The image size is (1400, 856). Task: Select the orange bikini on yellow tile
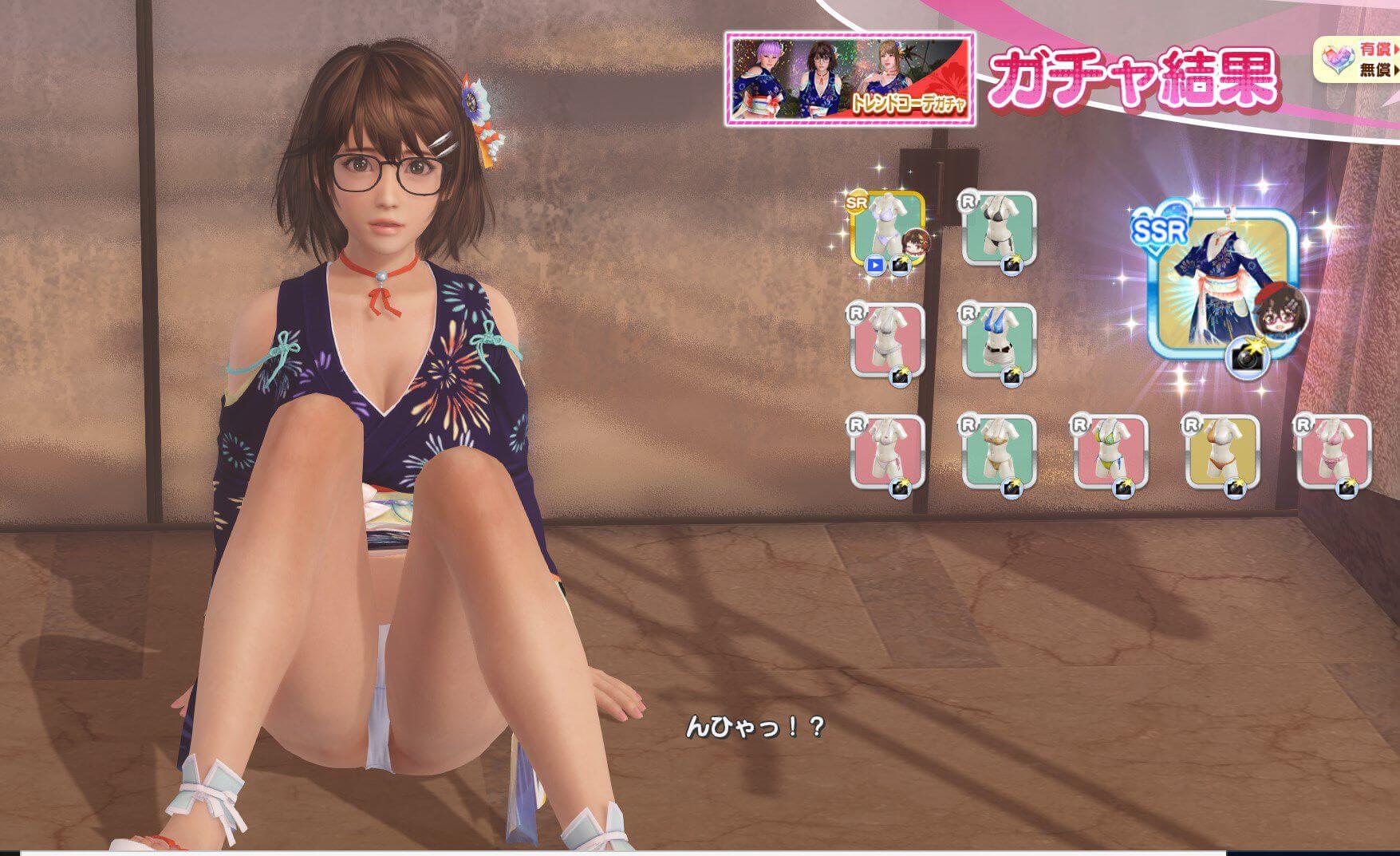click(1221, 451)
